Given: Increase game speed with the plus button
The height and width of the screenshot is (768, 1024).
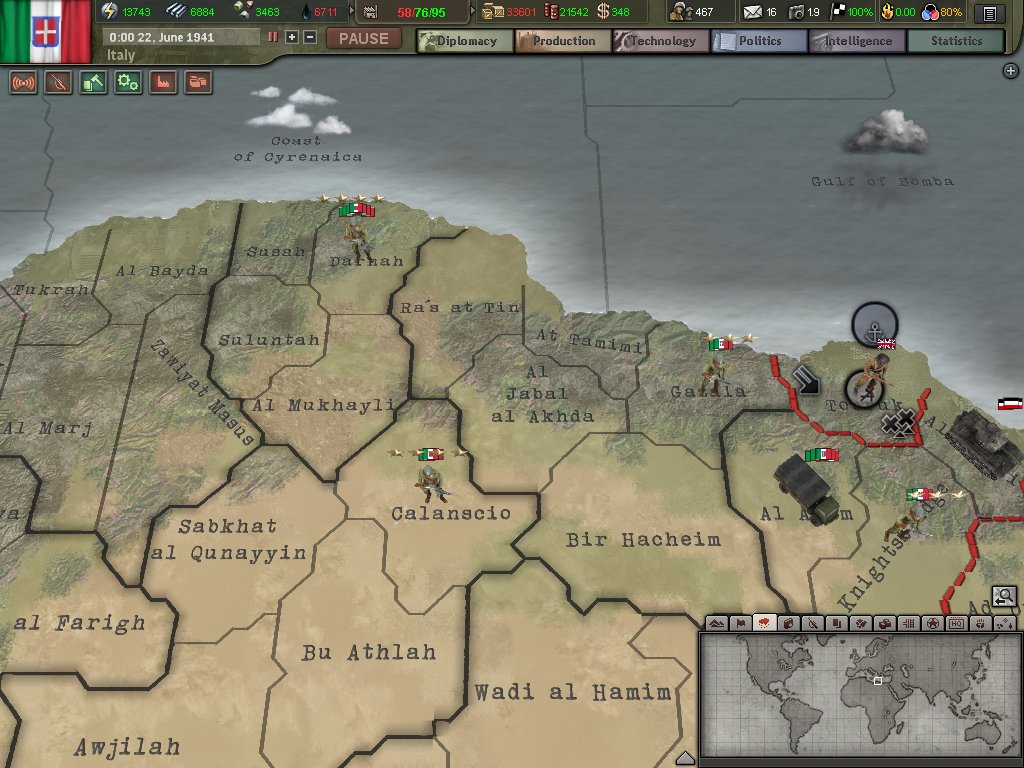Looking at the screenshot, I should [292, 37].
